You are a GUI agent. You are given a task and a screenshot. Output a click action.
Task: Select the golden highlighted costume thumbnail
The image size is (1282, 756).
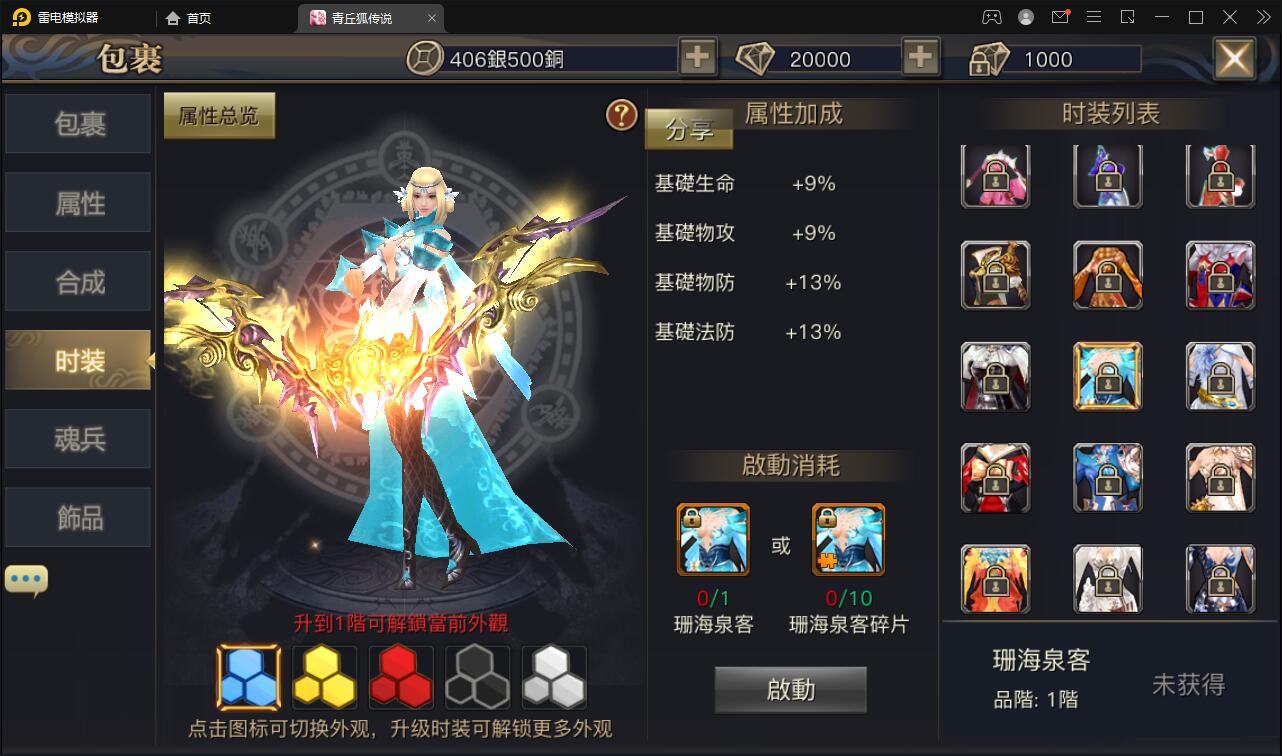(x=1108, y=377)
